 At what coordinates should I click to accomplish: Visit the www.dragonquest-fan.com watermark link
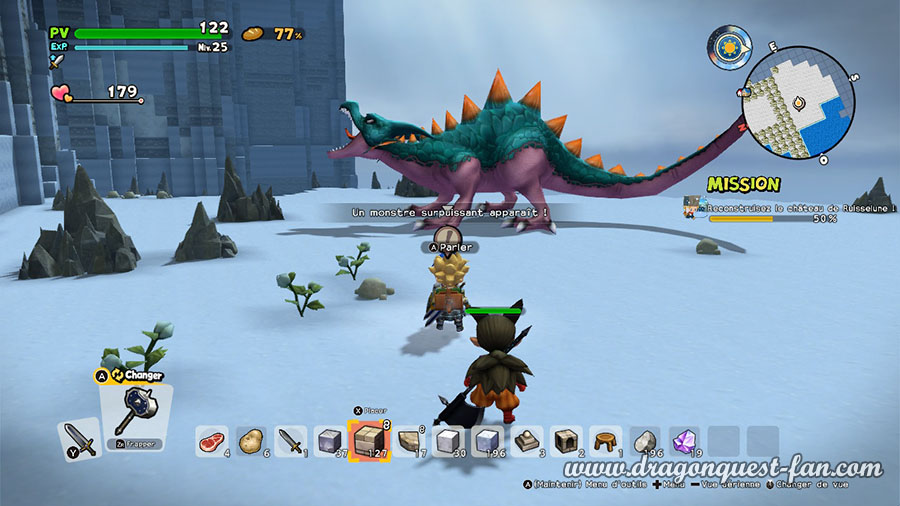724,468
